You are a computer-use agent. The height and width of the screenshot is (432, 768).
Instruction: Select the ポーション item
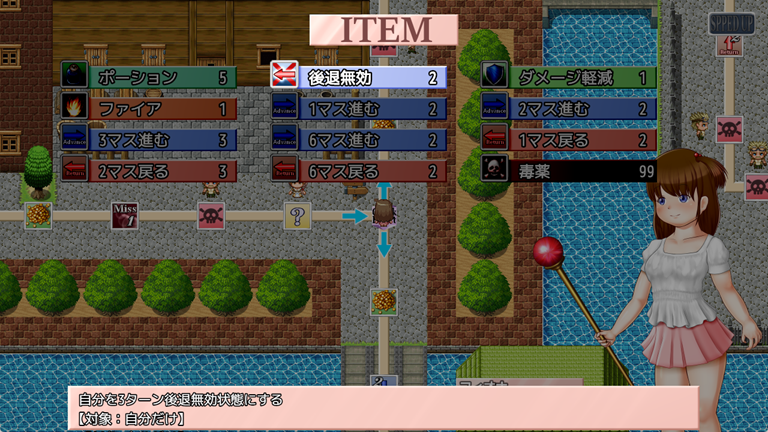149,77
